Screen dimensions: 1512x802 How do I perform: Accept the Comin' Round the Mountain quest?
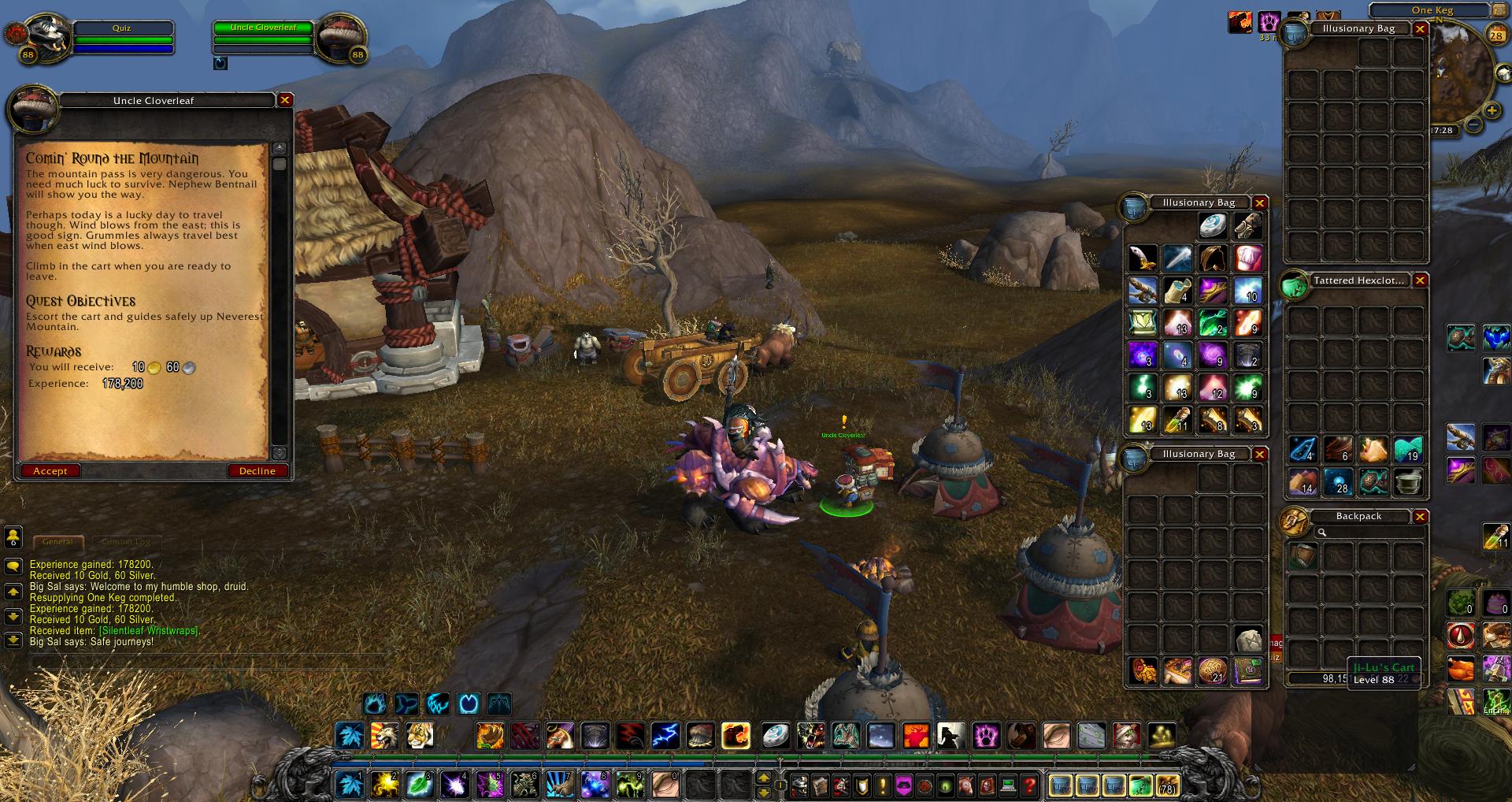pyautogui.click(x=50, y=471)
